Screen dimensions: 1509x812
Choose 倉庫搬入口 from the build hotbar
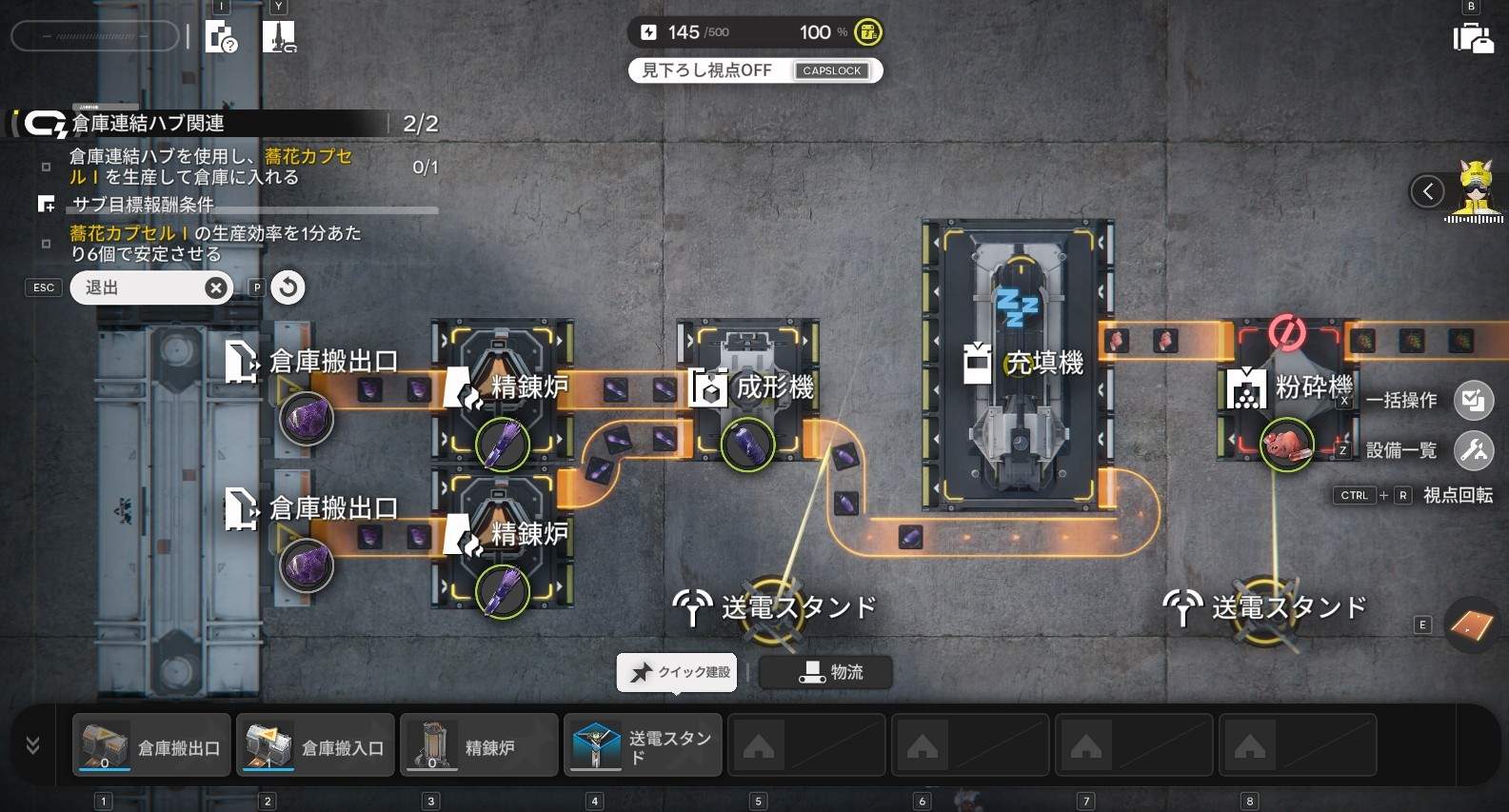click(316, 746)
